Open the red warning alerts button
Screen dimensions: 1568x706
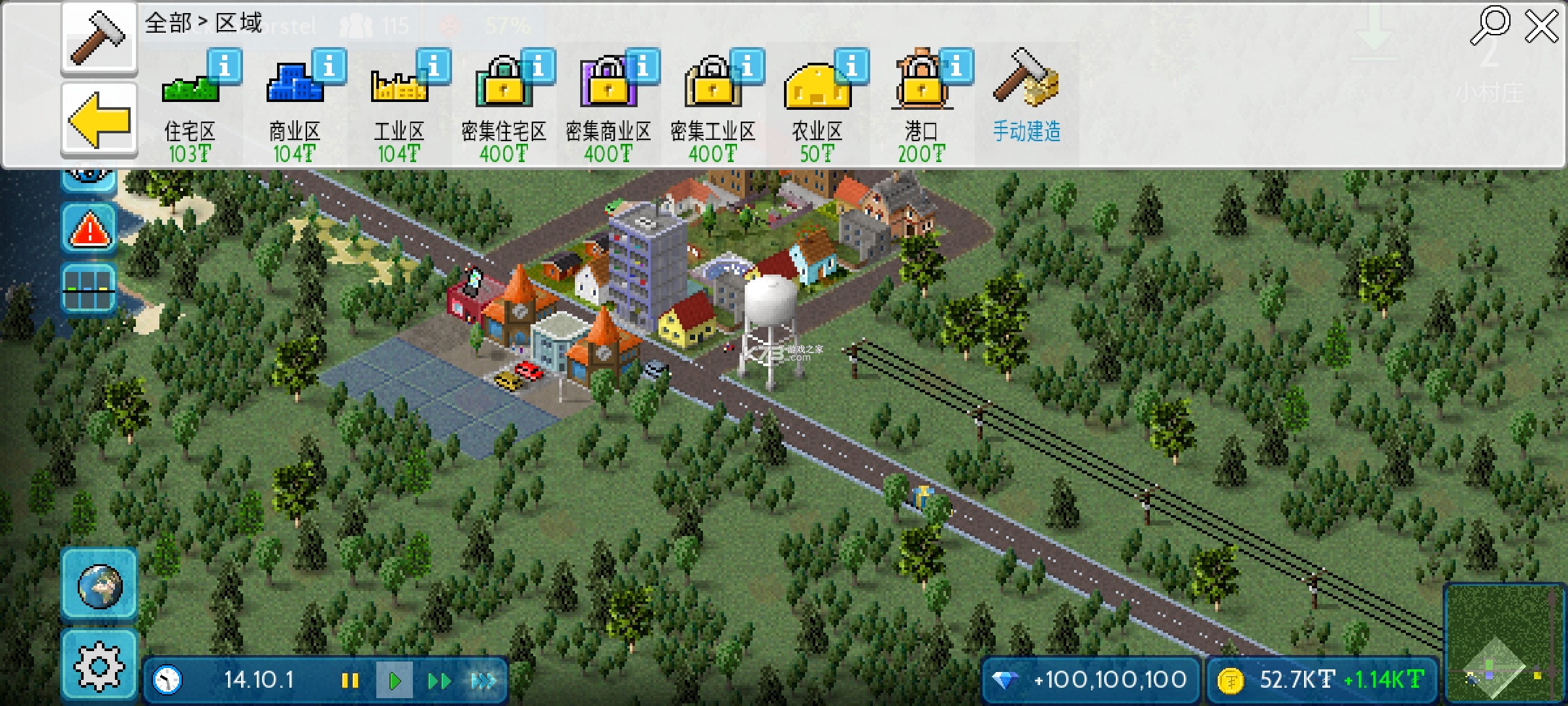90,229
